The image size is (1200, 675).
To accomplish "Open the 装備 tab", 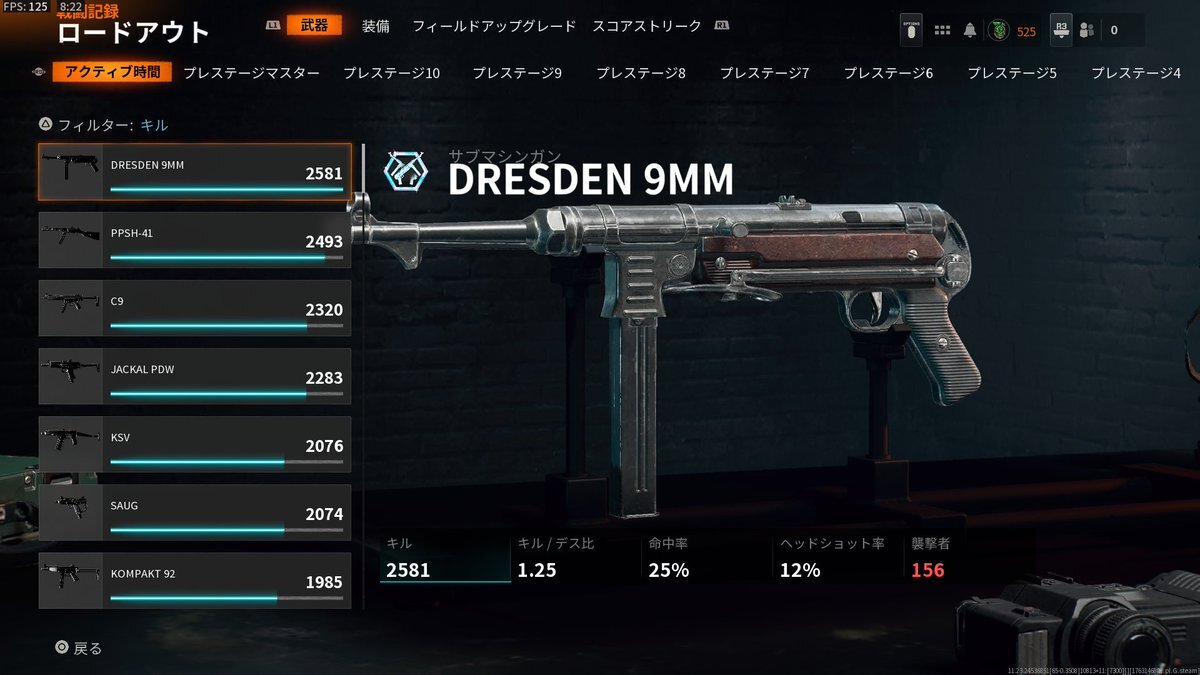I will pos(376,26).
